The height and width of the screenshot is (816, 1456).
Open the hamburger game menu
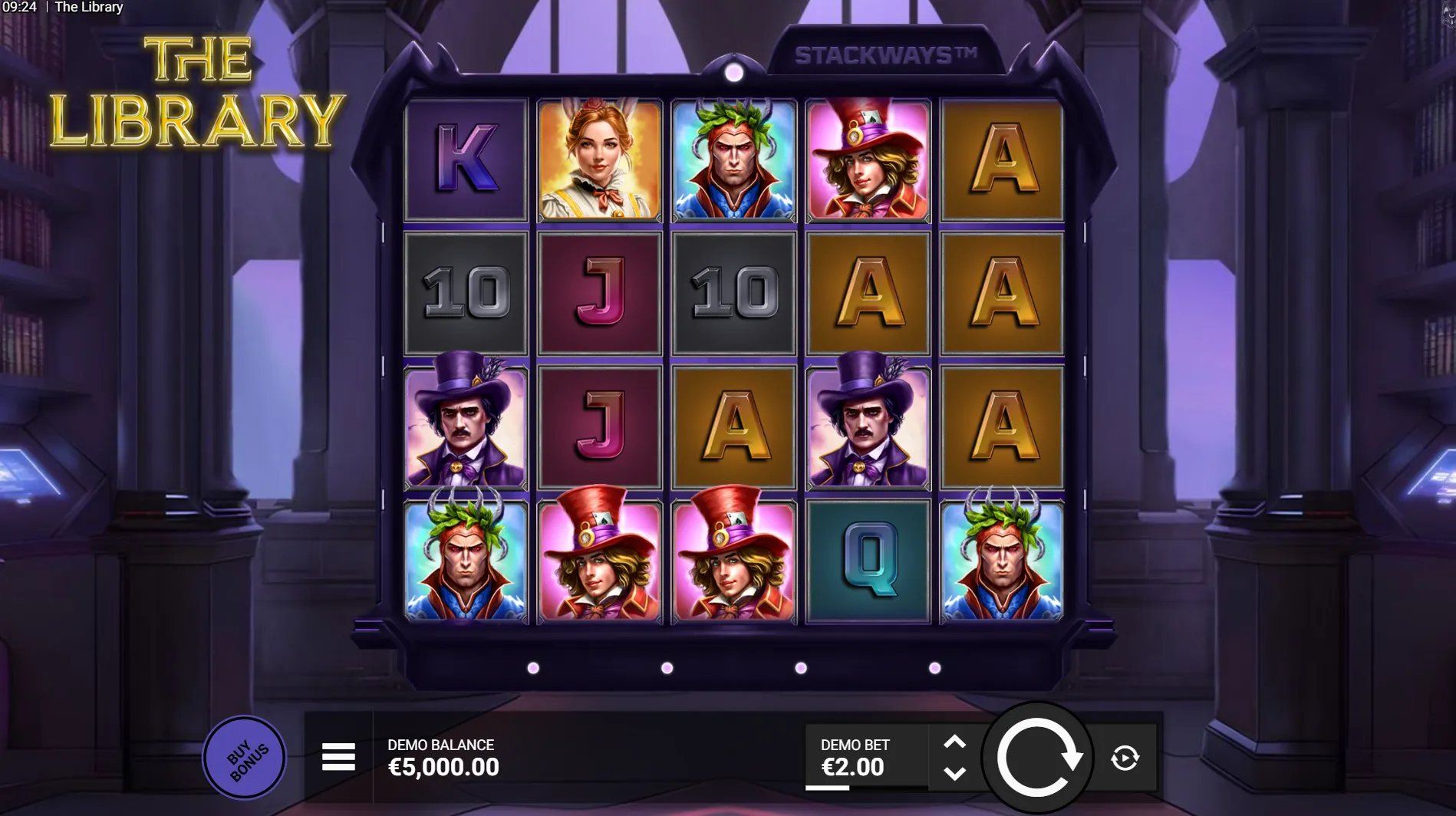(x=338, y=757)
